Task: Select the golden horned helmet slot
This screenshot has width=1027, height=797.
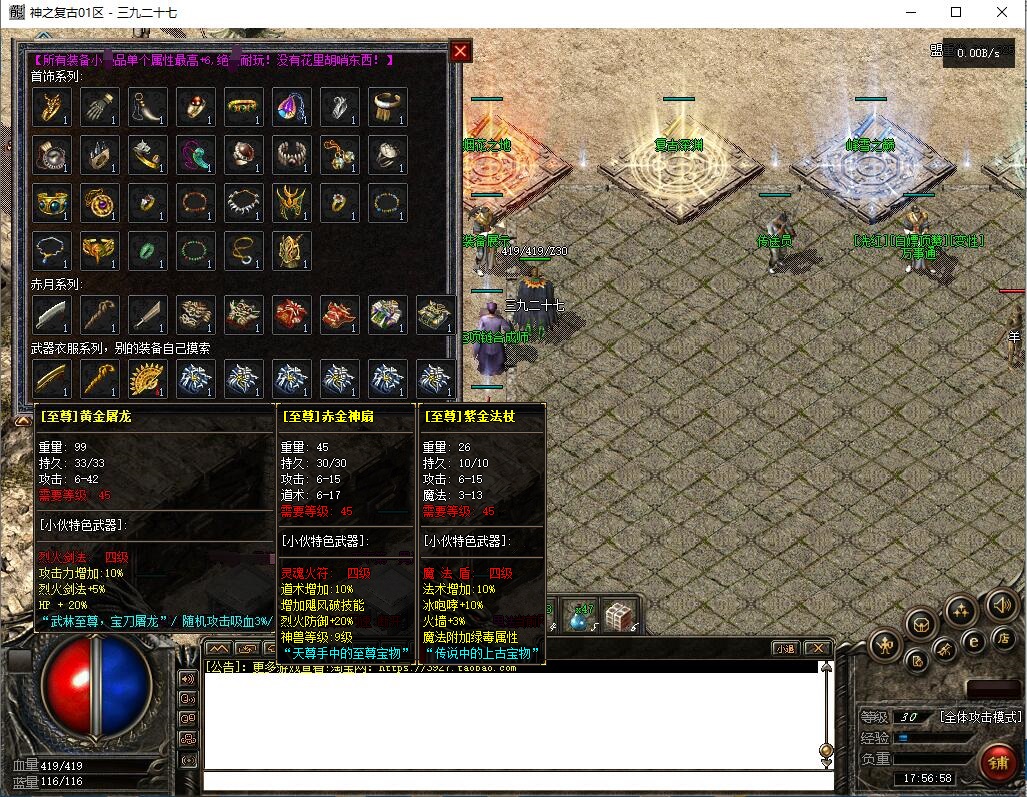Action: coord(292,203)
